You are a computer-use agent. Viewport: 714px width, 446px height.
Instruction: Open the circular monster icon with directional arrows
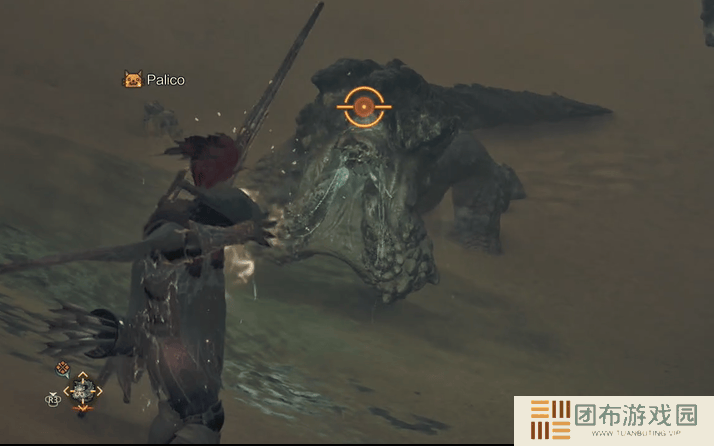coord(82,390)
